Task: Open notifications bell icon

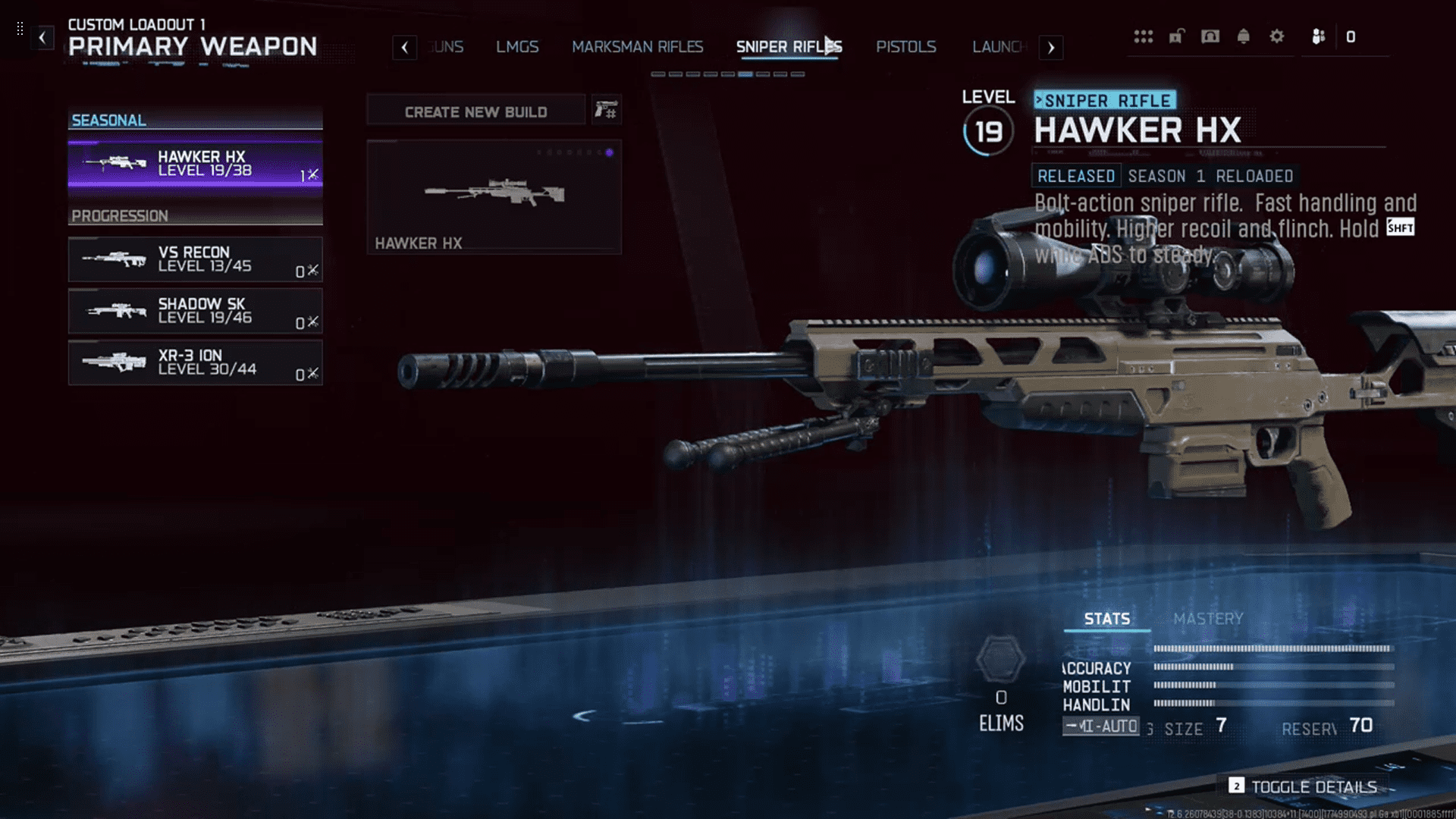Action: [x=1243, y=36]
